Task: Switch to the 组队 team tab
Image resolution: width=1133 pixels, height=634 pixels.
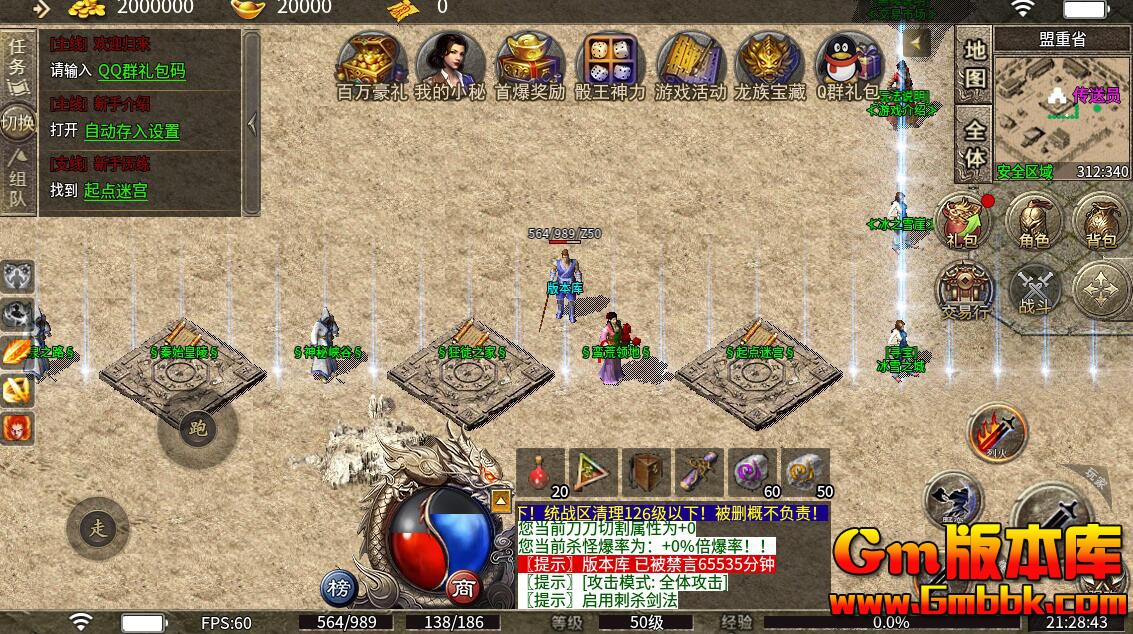Action: [x=18, y=187]
